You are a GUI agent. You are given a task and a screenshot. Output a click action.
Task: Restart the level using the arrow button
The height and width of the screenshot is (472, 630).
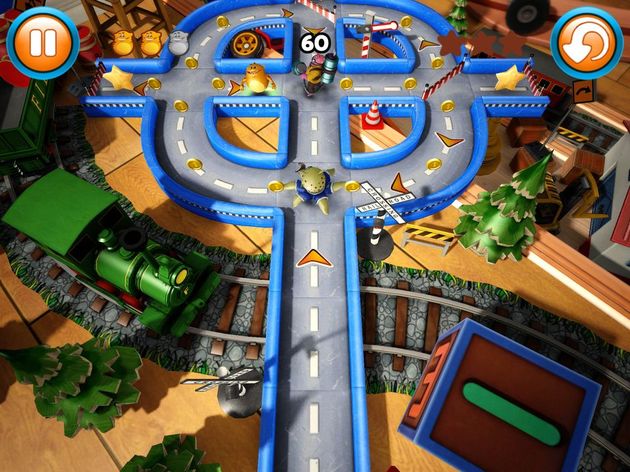tap(585, 43)
